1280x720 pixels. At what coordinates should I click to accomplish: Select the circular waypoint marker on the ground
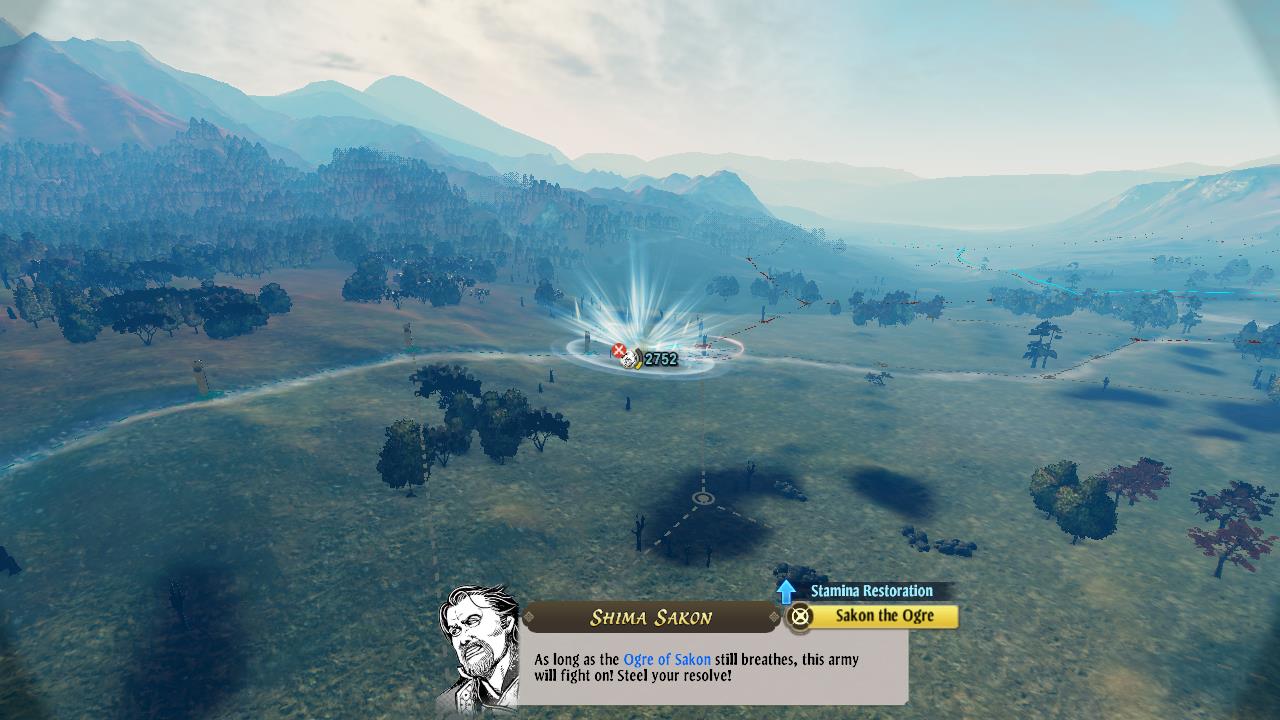704,496
